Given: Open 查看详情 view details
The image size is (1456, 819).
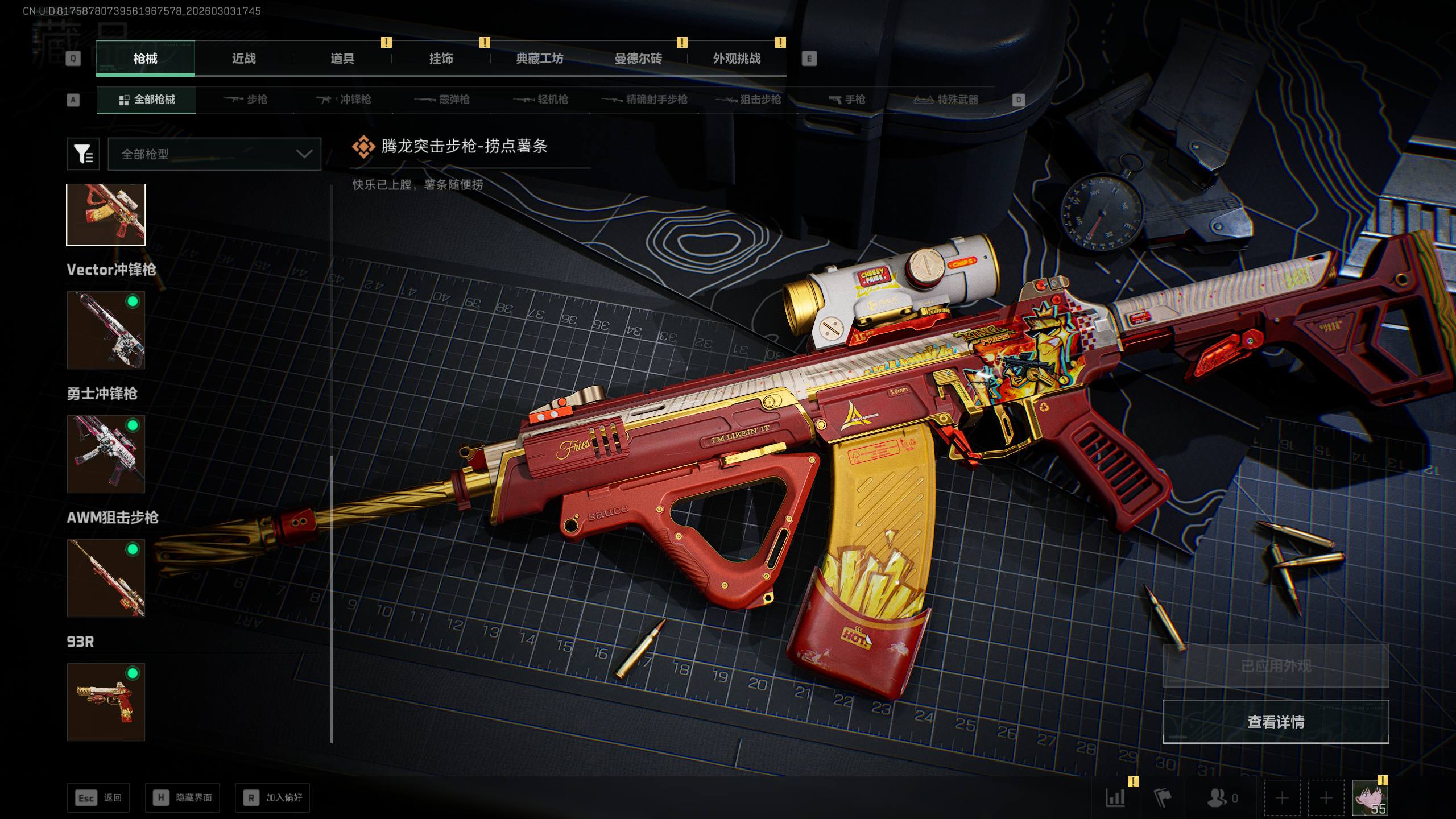Looking at the screenshot, I should [1276, 722].
